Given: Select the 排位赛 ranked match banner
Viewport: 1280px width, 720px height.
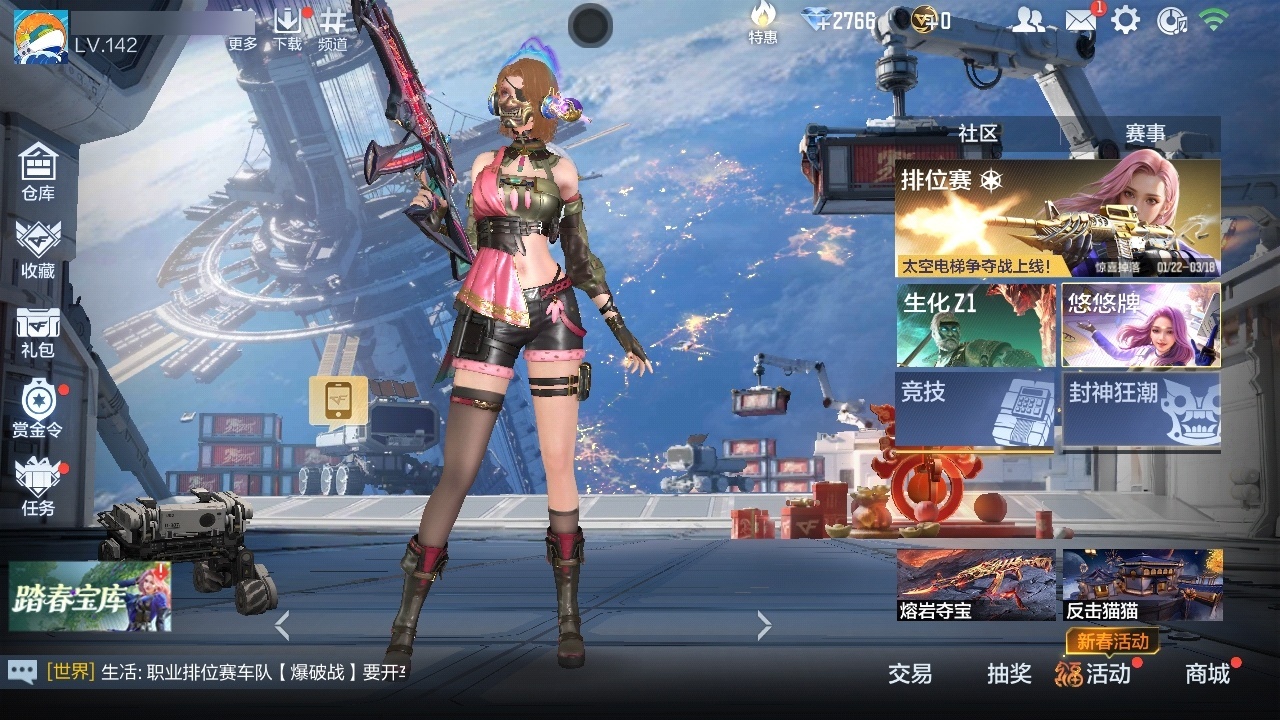Looking at the screenshot, I should click(1057, 218).
